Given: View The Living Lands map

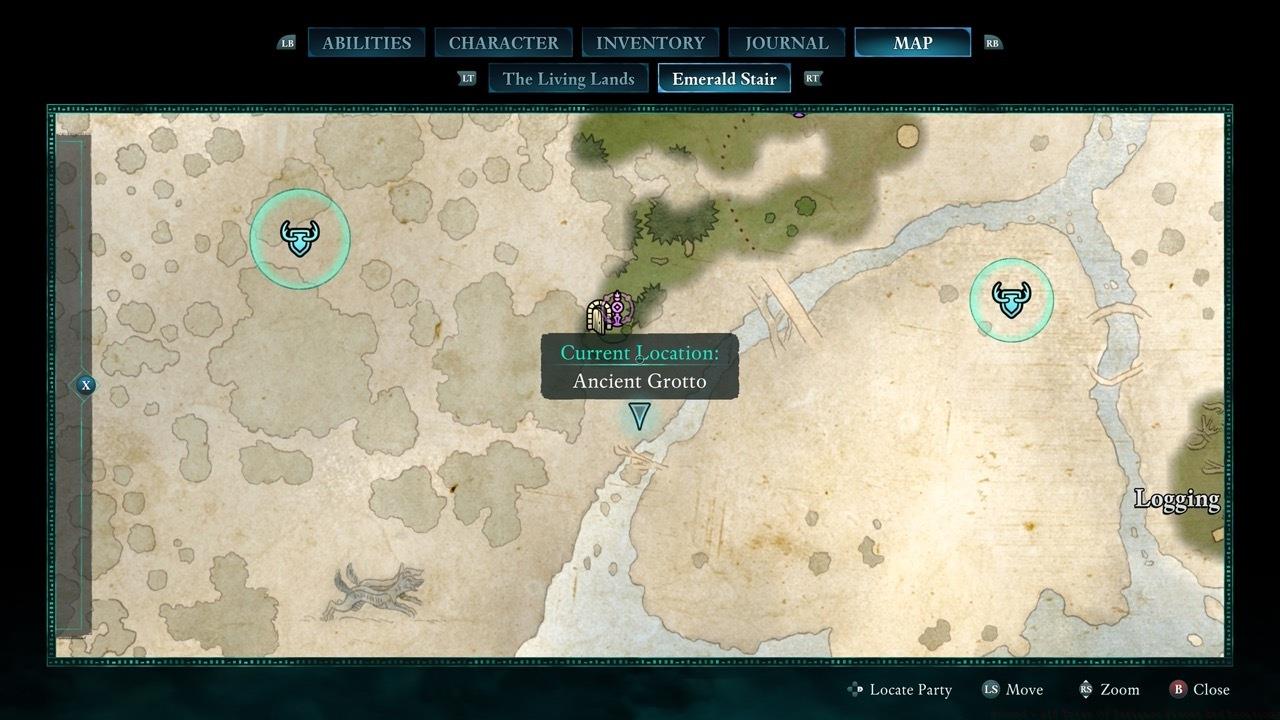Looking at the screenshot, I should [x=568, y=79].
